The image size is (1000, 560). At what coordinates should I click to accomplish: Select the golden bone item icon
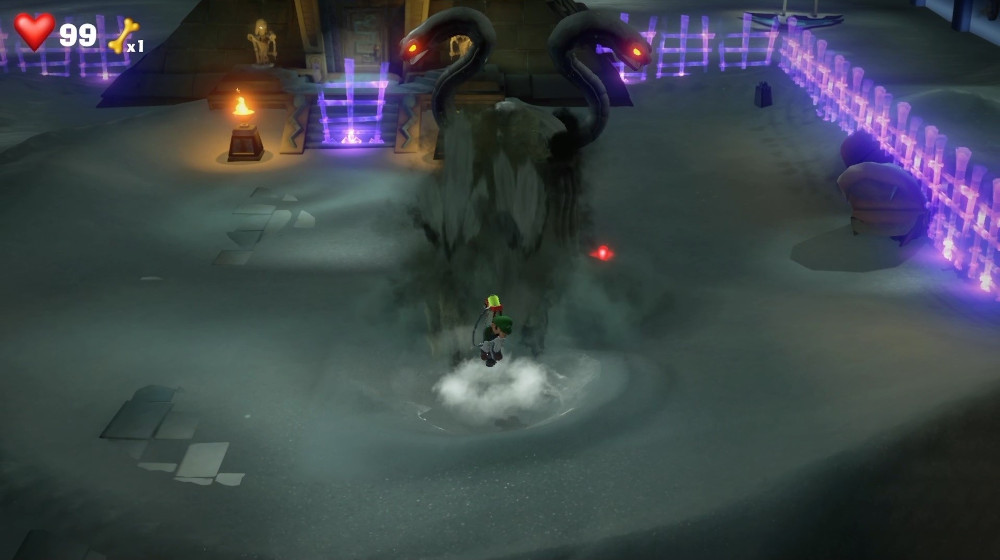click(123, 36)
